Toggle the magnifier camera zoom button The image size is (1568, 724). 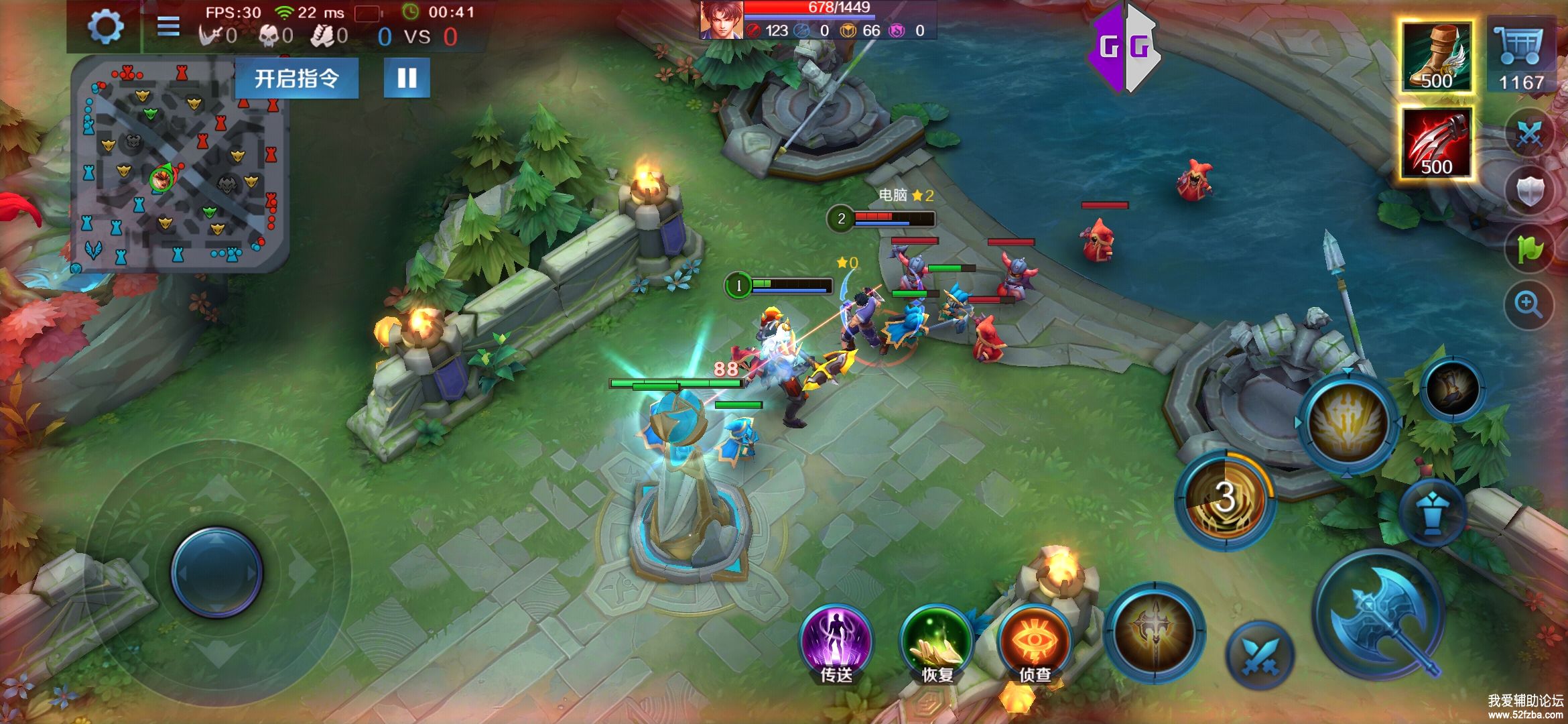click(1528, 305)
